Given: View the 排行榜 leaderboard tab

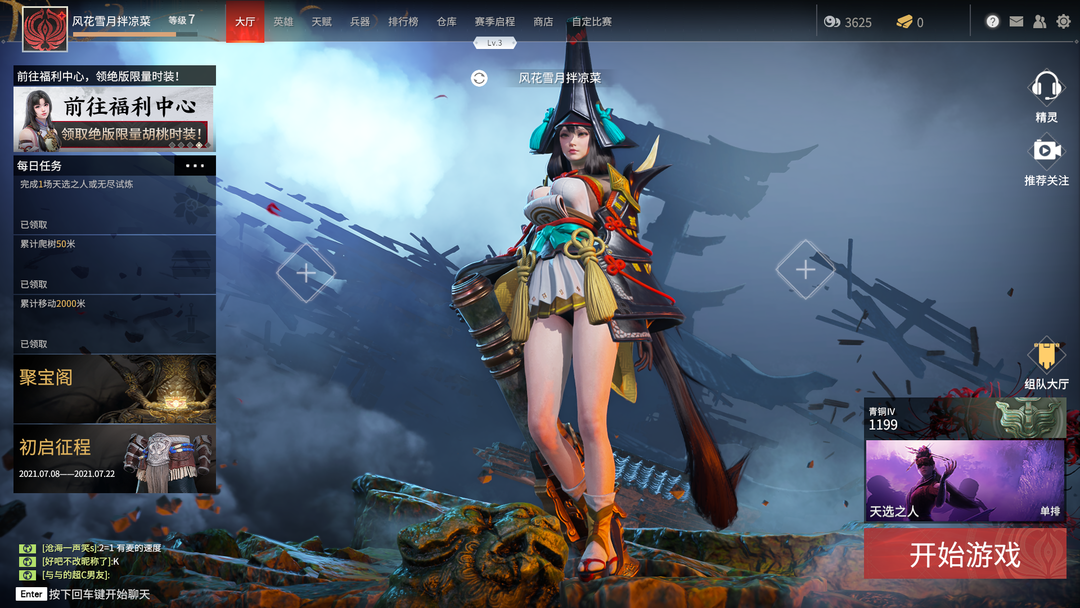Looking at the screenshot, I should click(x=403, y=22).
